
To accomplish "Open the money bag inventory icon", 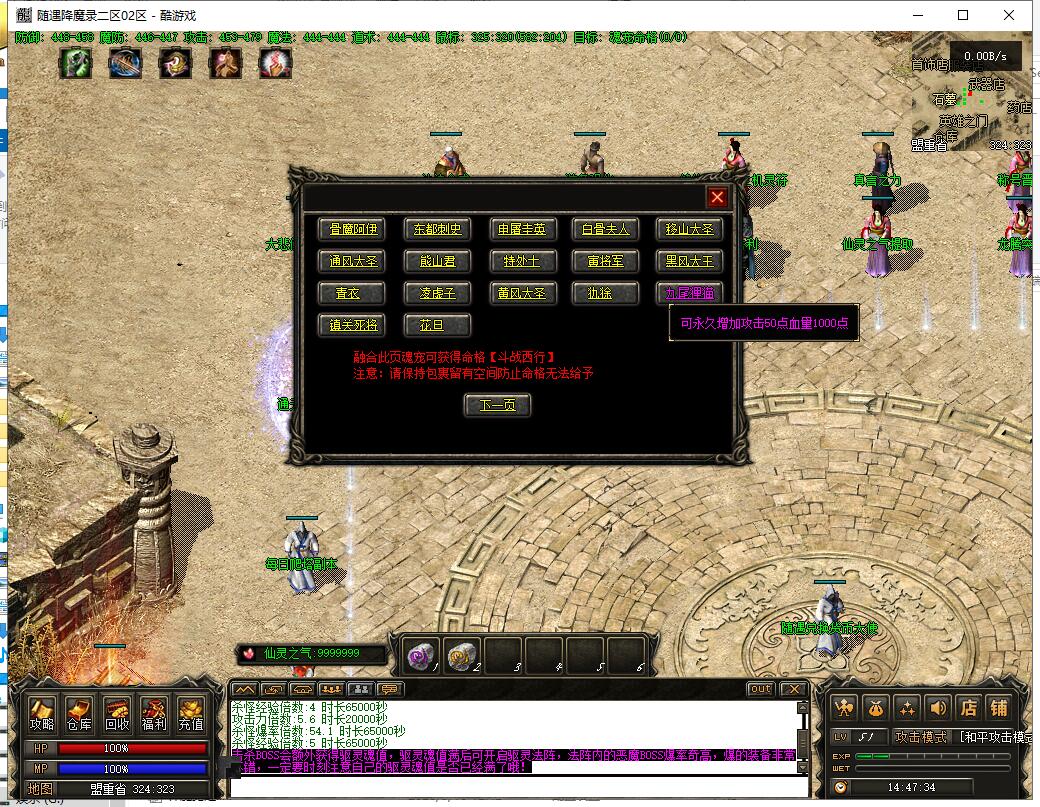I will pyautogui.click(x=877, y=707).
